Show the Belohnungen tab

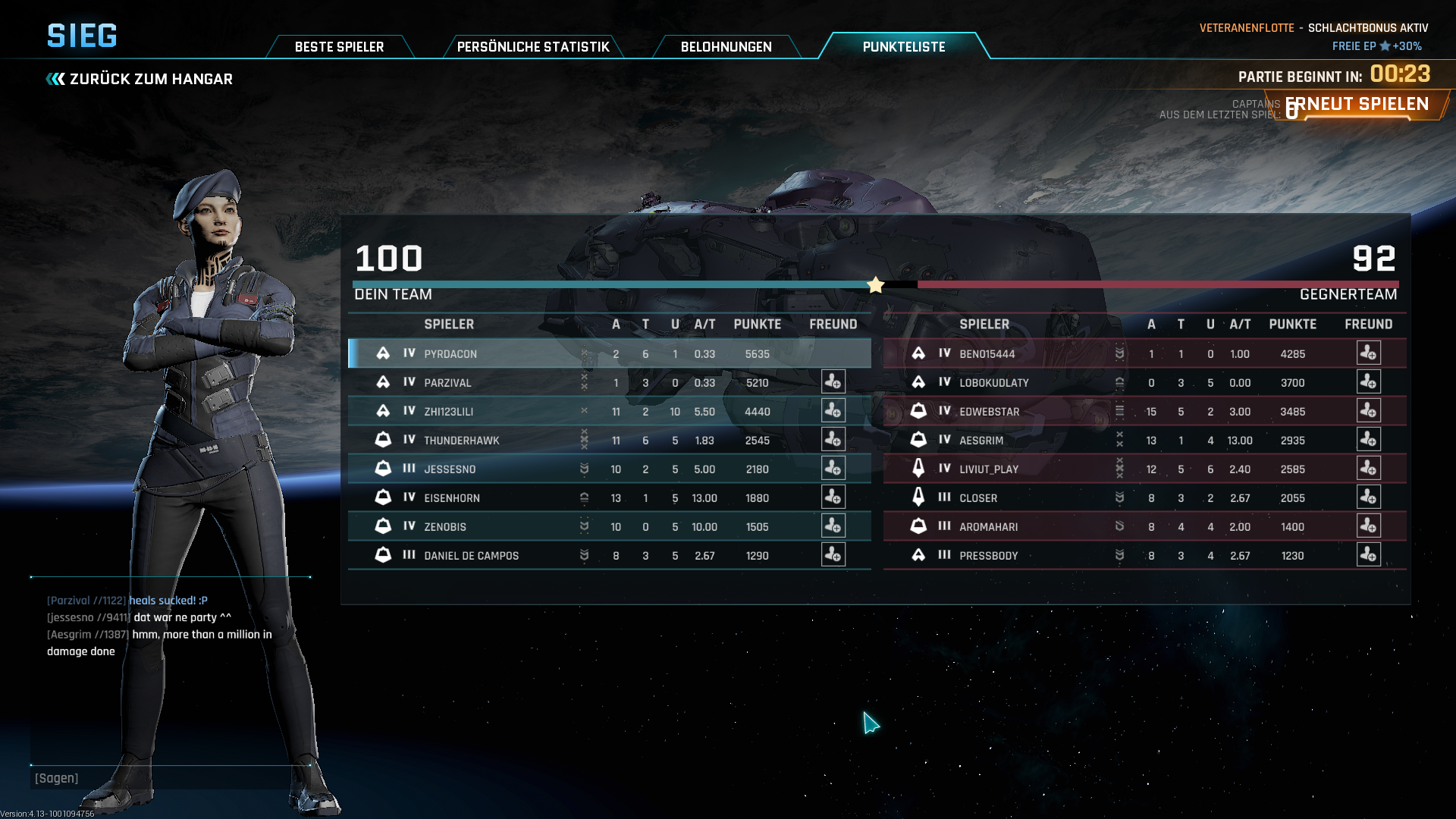pos(726,47)
